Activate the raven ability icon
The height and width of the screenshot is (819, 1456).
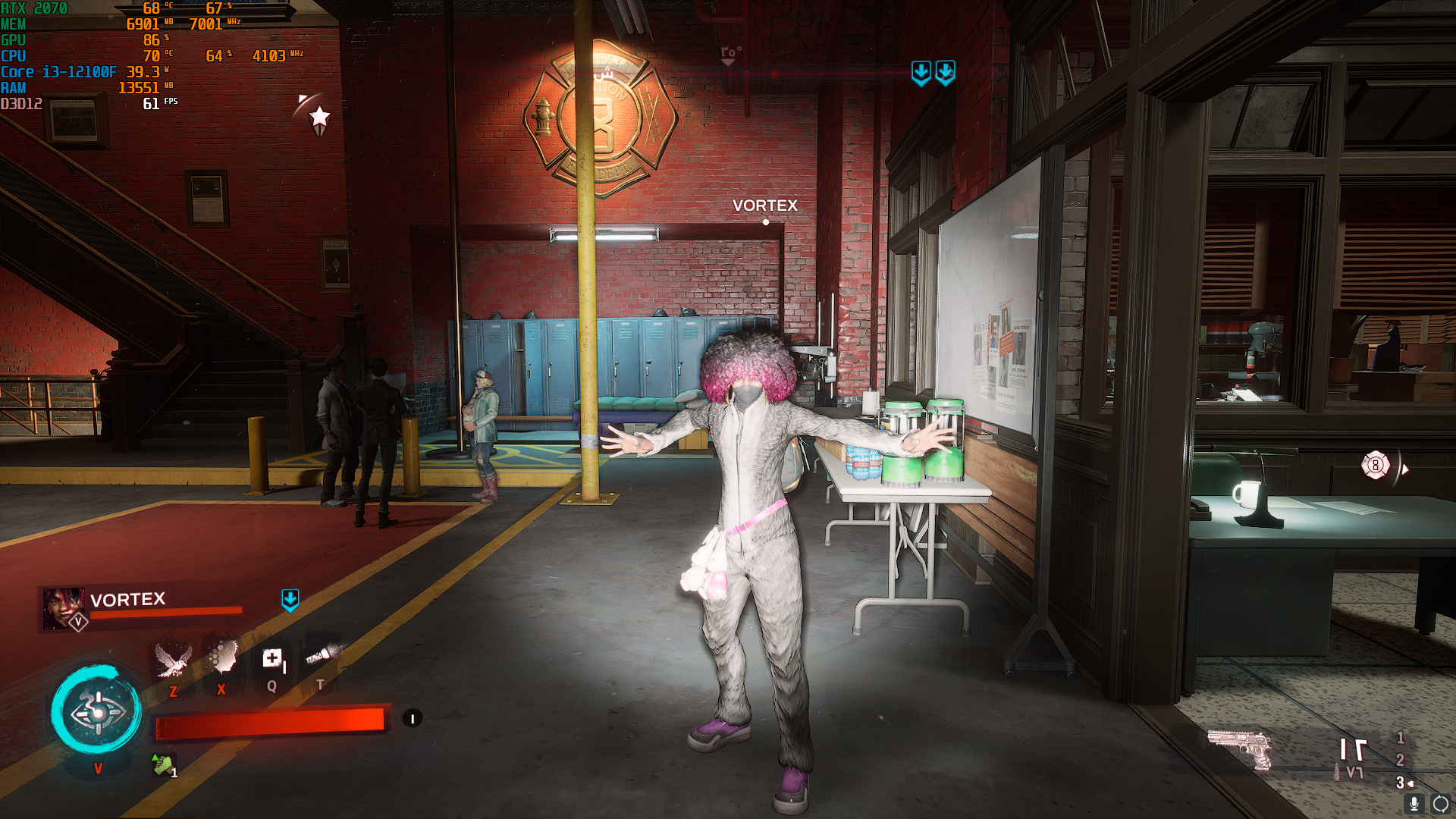(173, 659)
